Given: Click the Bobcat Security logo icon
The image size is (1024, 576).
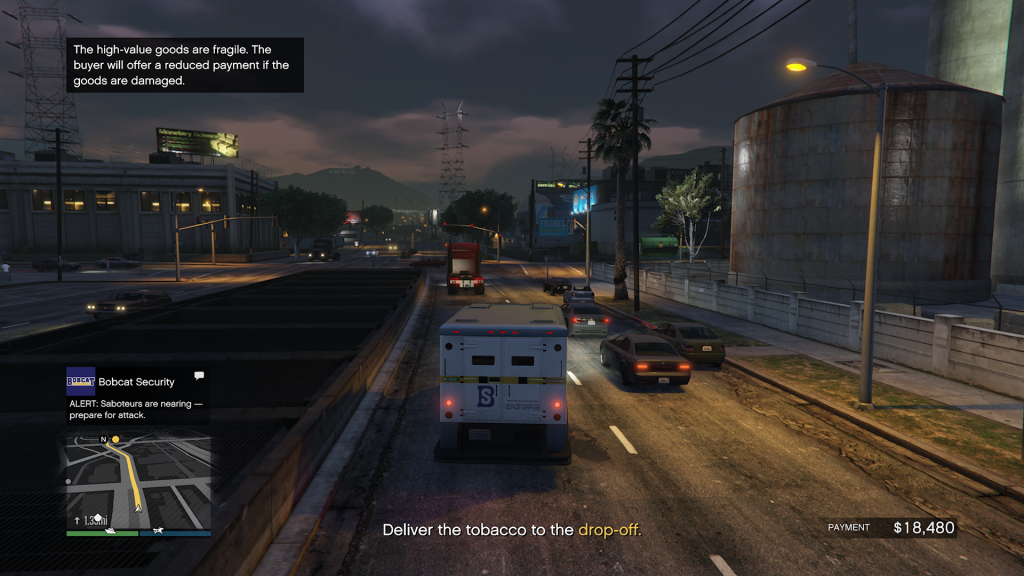Looking at the screenshot, I should 80,381.
